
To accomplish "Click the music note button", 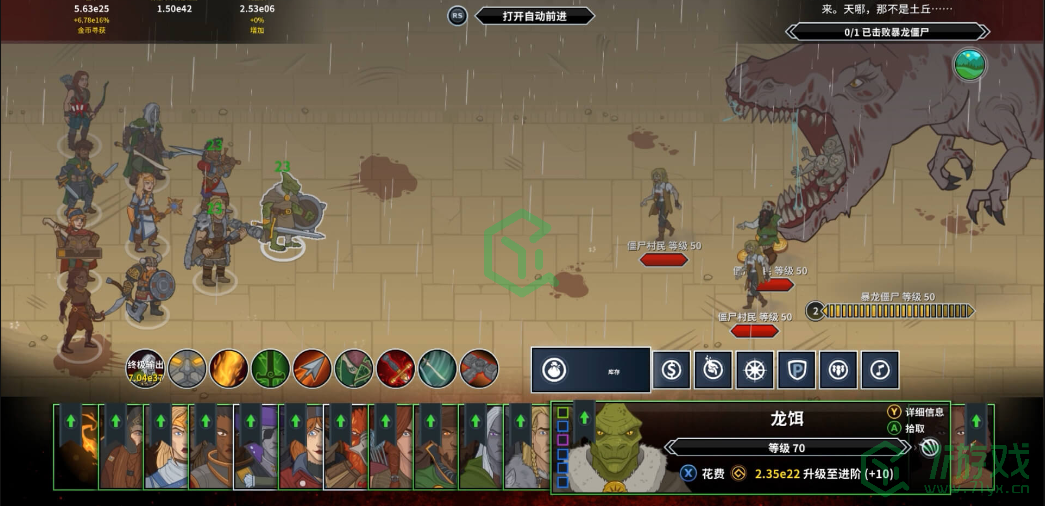I will coord(880,370).
